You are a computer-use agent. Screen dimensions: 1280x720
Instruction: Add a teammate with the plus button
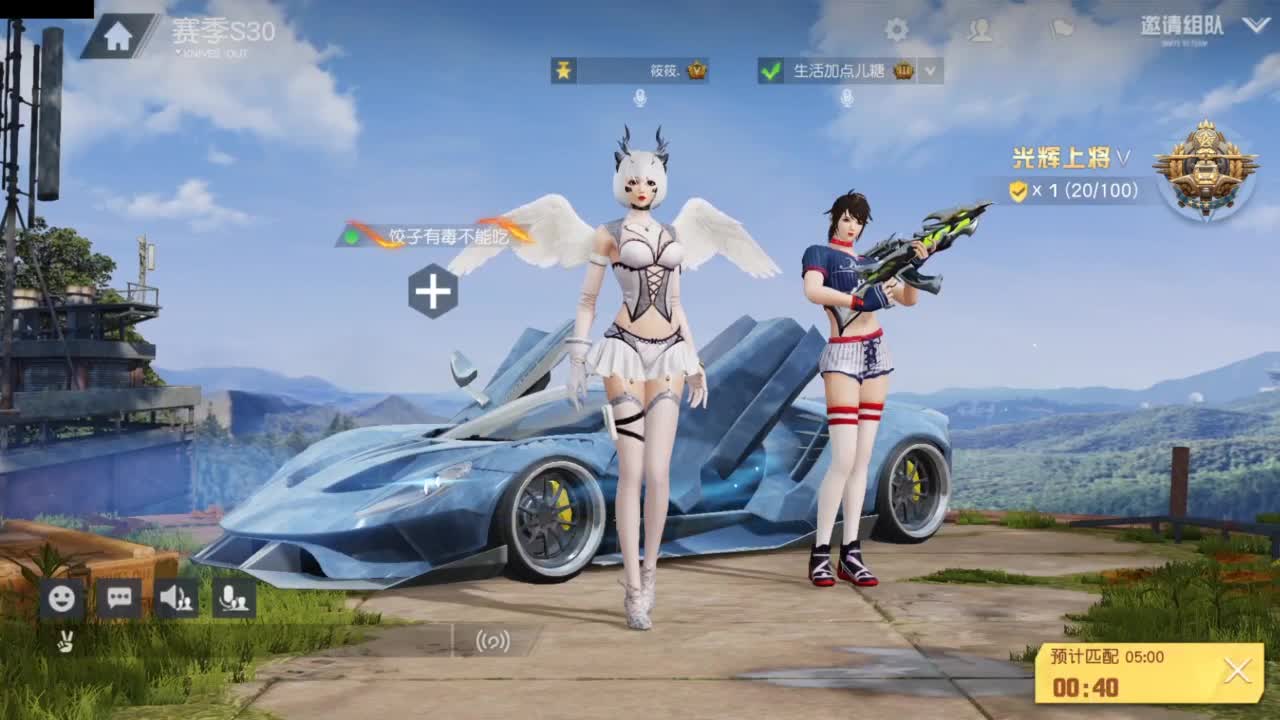coord(433,292)
